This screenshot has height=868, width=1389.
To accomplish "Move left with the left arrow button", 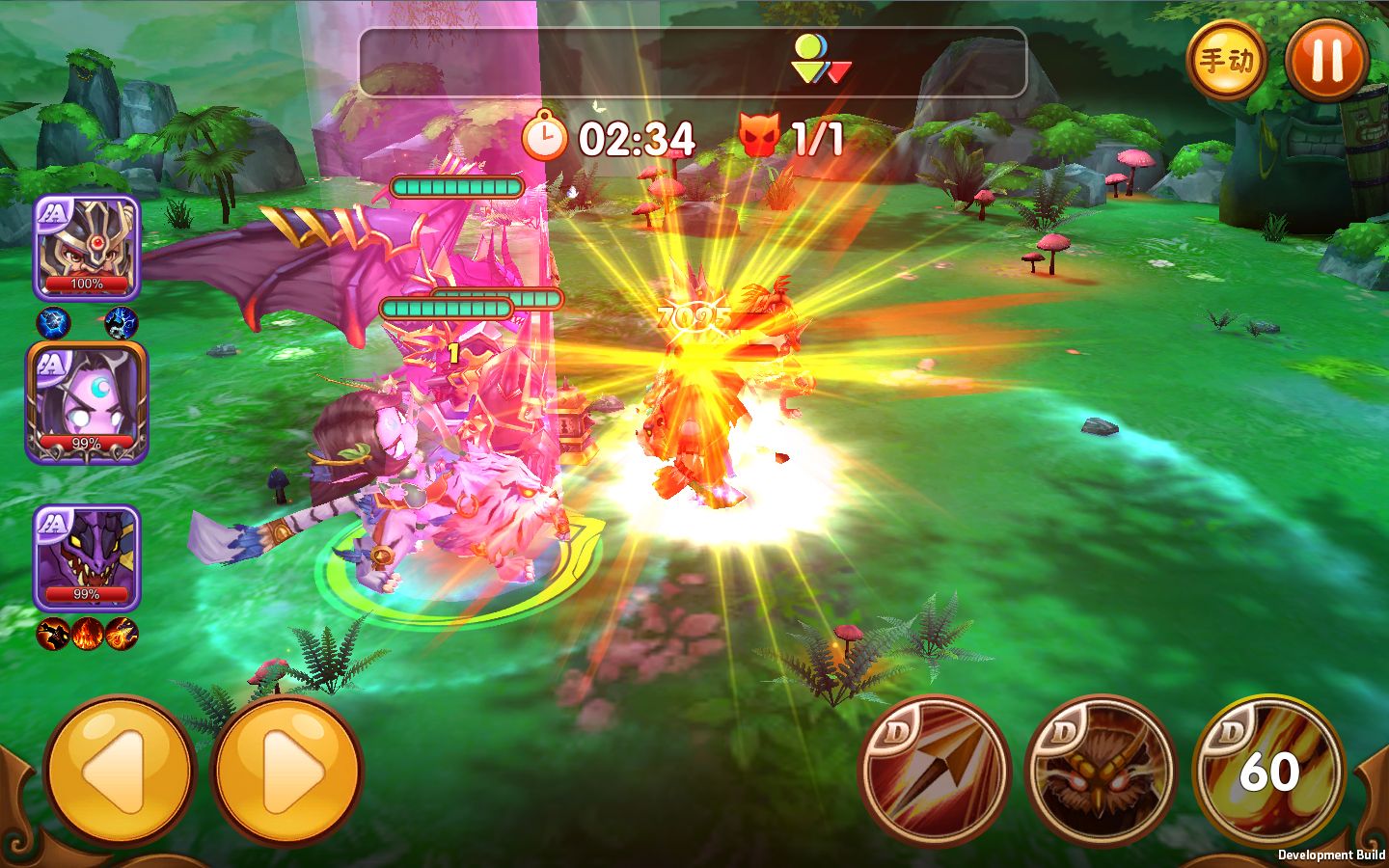I will [x=120, y=772].
